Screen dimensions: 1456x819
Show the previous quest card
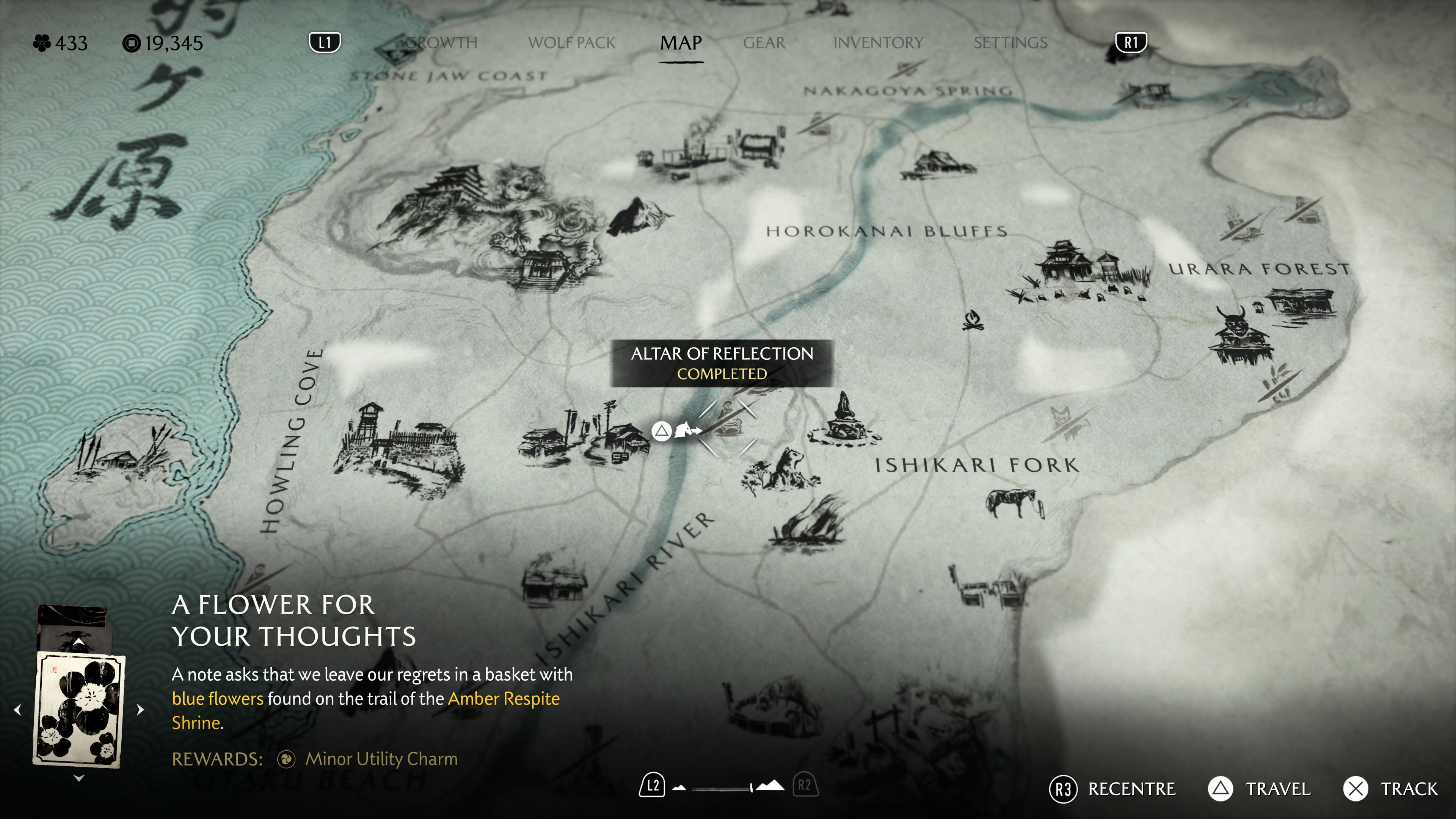(18, 709)
